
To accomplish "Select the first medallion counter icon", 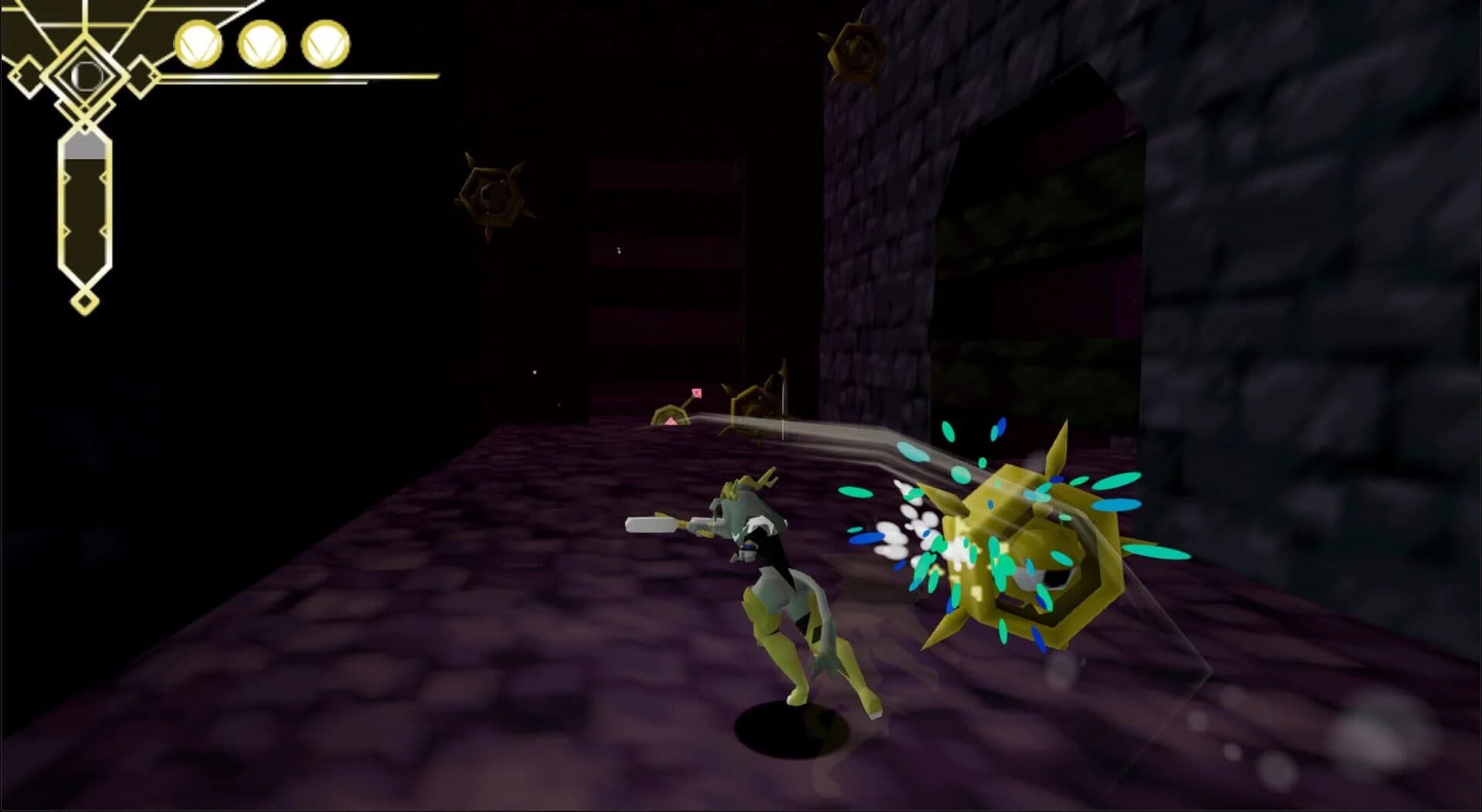I will pyautogui.click(x=198, y=44).
